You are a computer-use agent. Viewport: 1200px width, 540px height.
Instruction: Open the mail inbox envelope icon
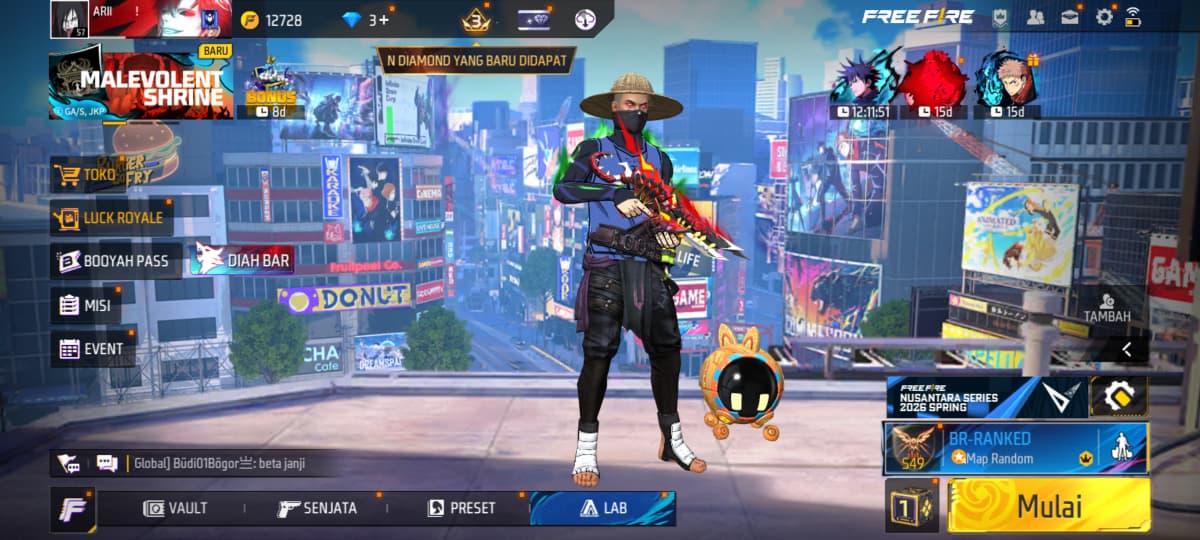click(x=1070, y=17)
